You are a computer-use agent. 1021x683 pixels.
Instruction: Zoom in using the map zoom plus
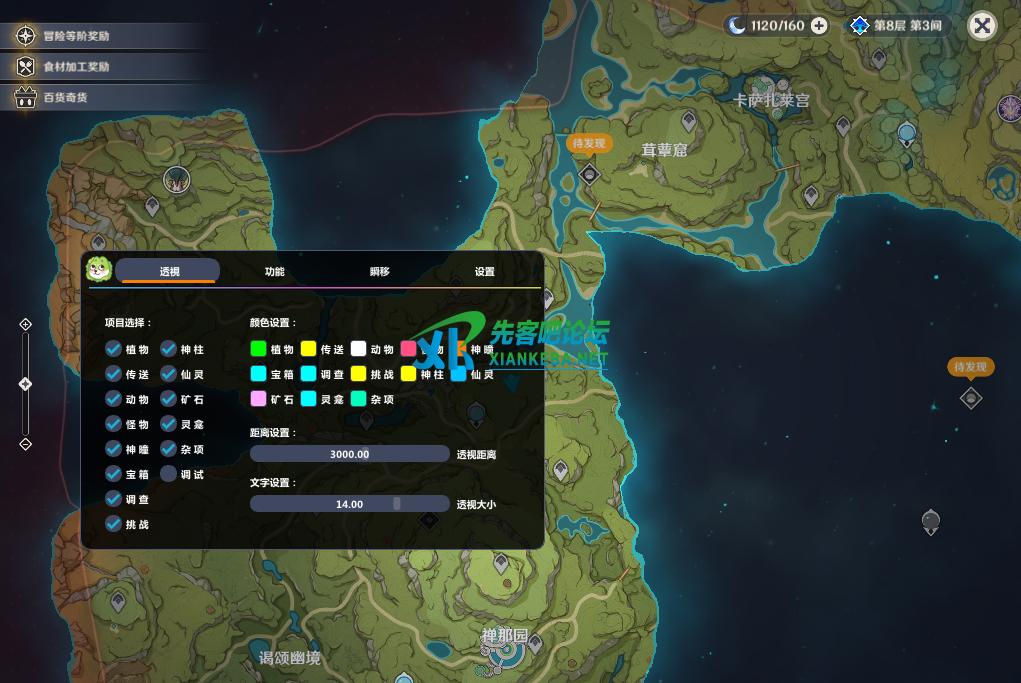point(26,324)
